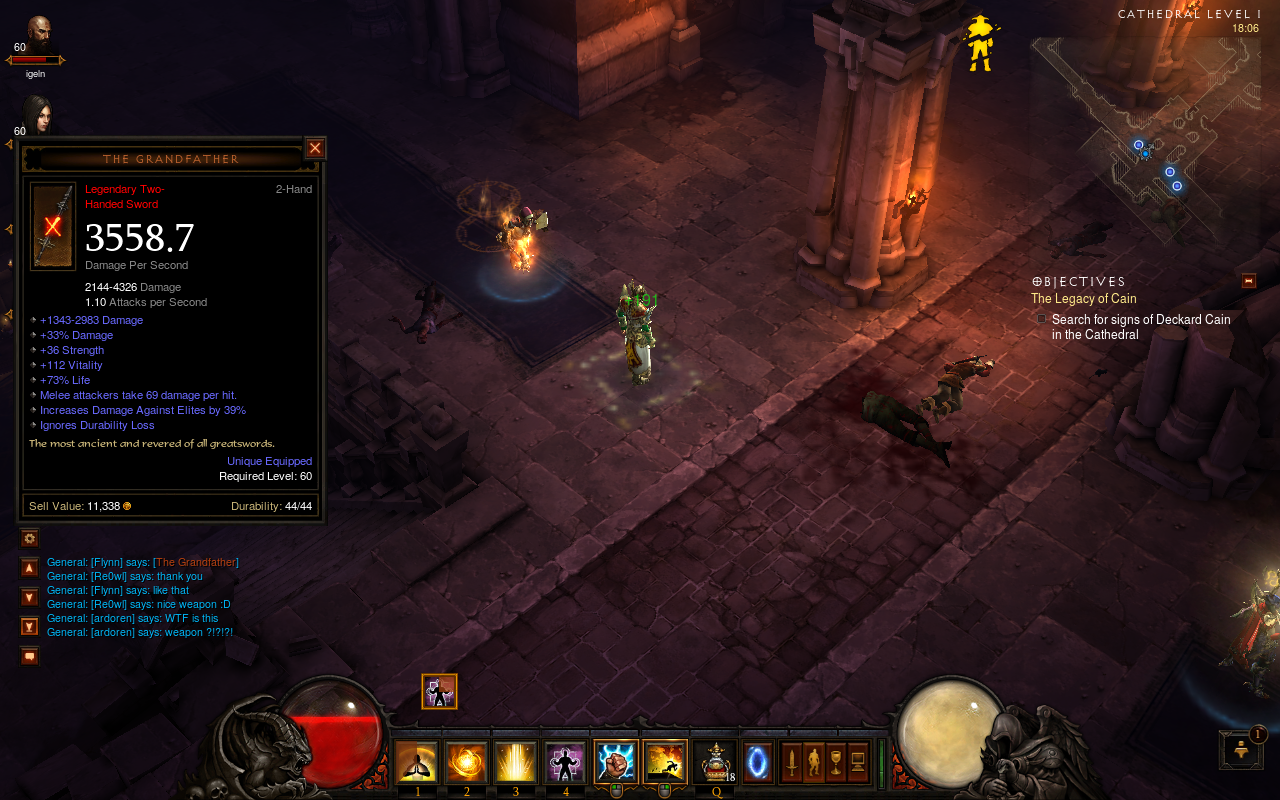Select the fiery dashing kick skill
The width and height of the screenshot is (1280, 800).
(x=664, y=762)
